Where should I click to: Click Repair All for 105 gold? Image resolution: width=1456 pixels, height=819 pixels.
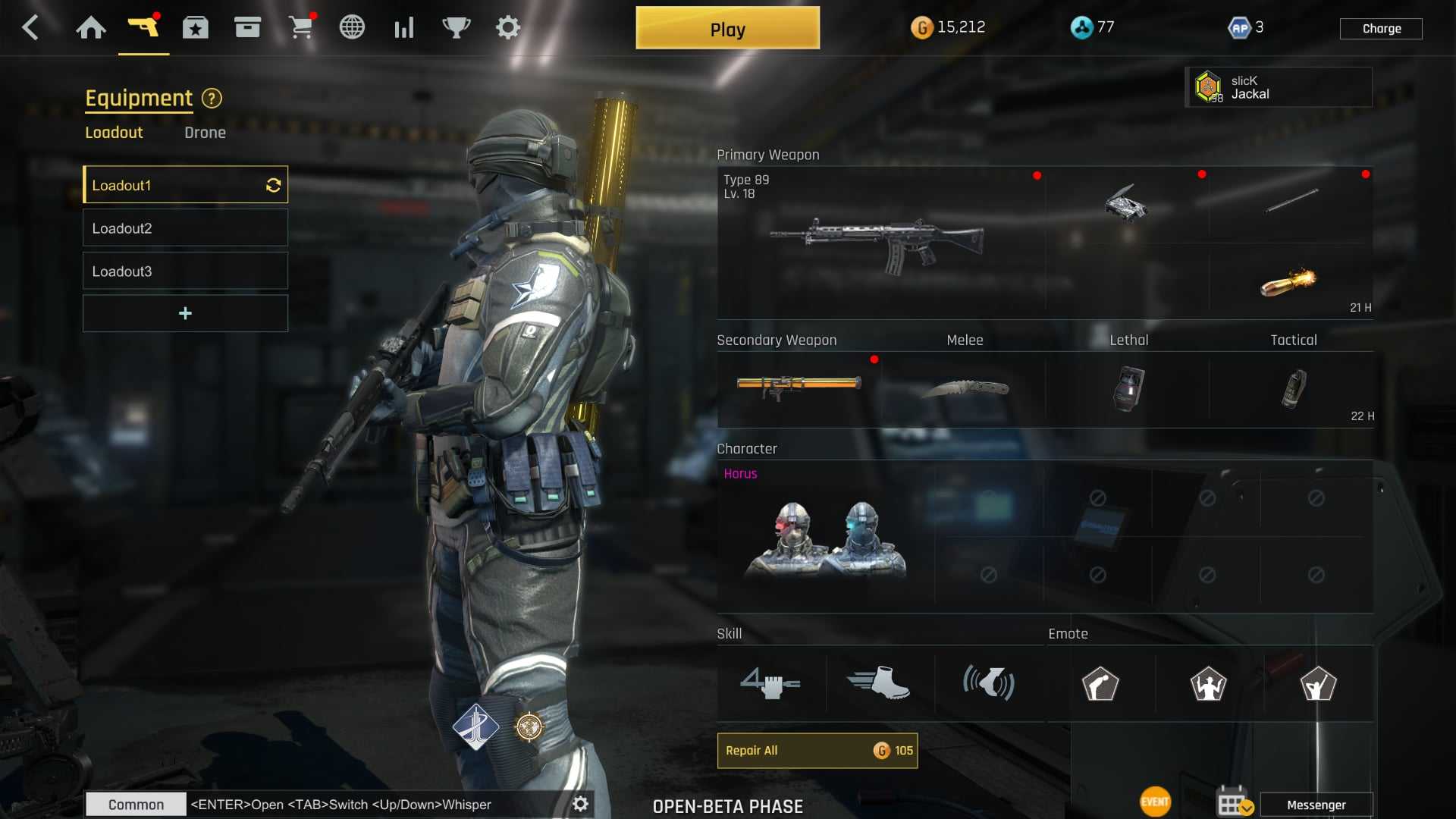817,751
